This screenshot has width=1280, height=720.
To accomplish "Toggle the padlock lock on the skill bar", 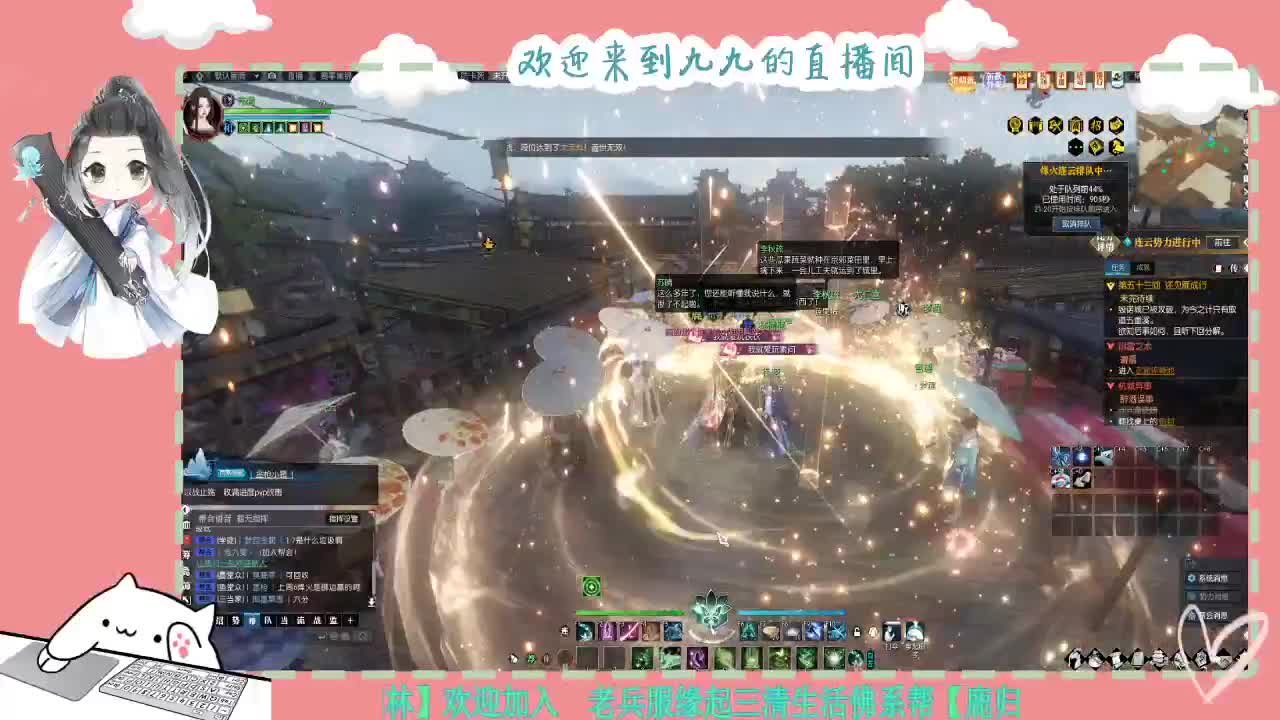I will [x=856, y=633].
